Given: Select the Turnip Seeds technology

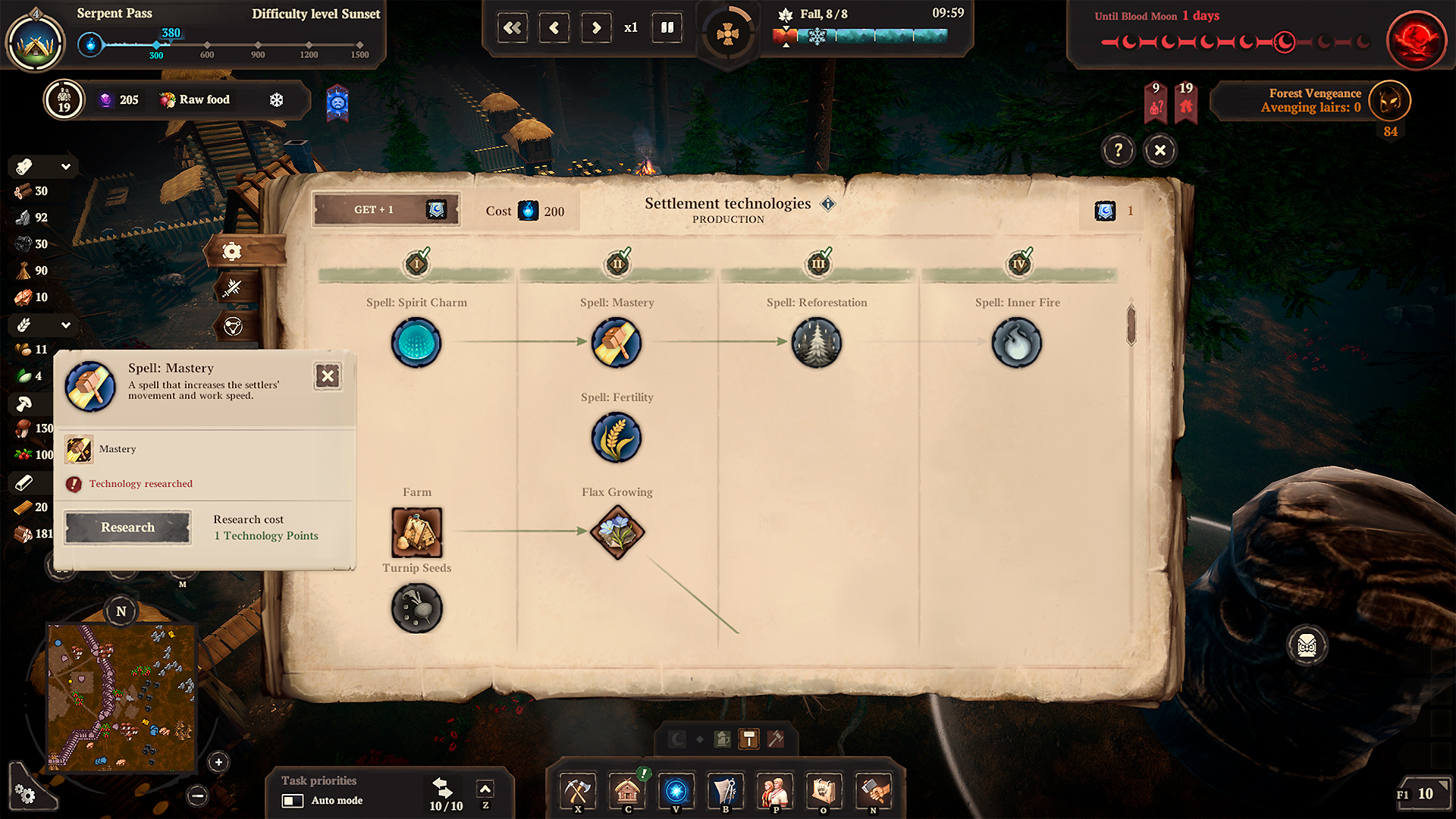Looking at the screenshot, I should (x=416, y=607).
